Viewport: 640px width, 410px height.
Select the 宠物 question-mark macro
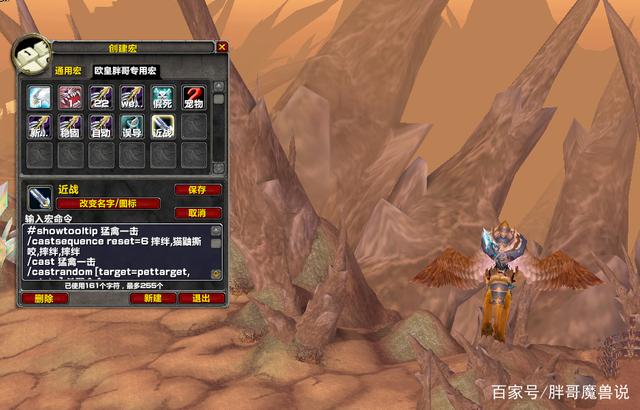coord(194,97)
